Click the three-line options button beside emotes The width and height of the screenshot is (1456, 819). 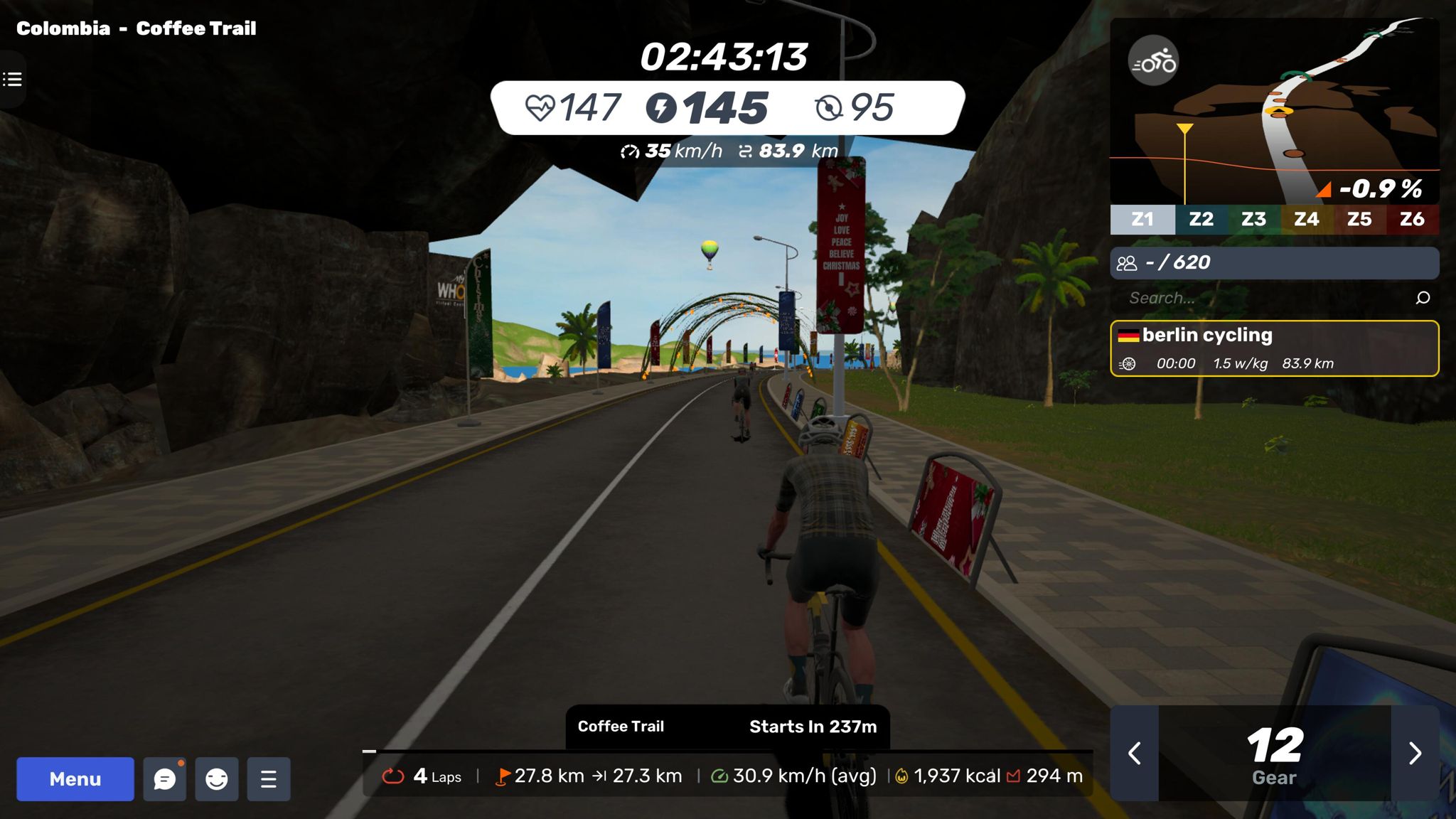[x=268, y=779]
